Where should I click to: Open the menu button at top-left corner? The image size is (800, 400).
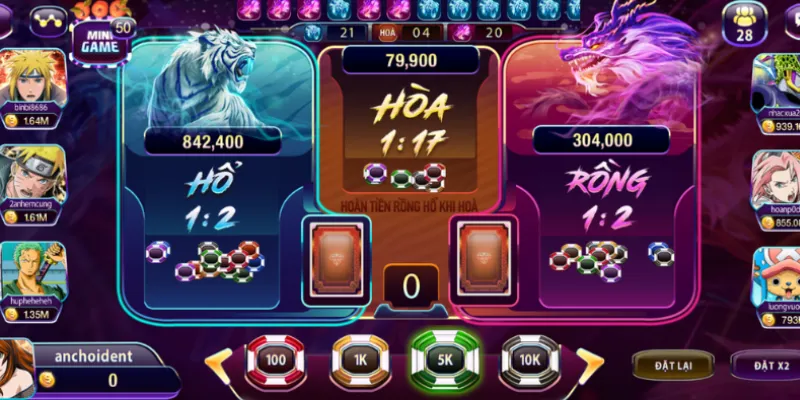coord(46,17)
